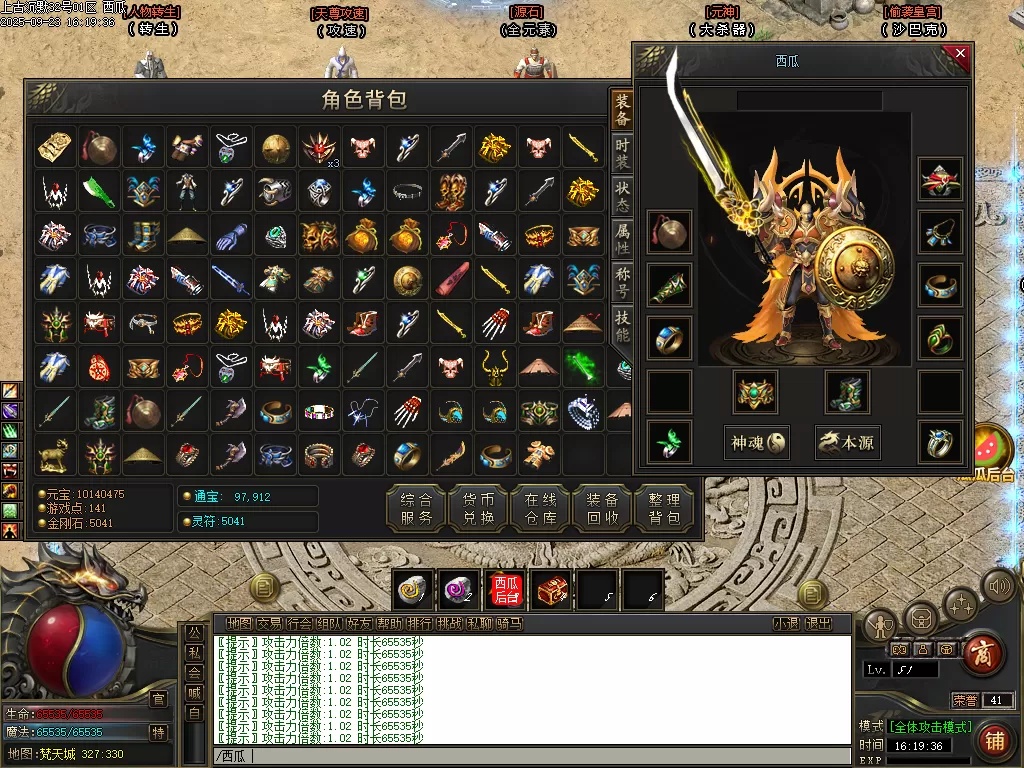
Task: Toggle the speaker sound button
Action: pyautogui.click(x=999, y=585)
